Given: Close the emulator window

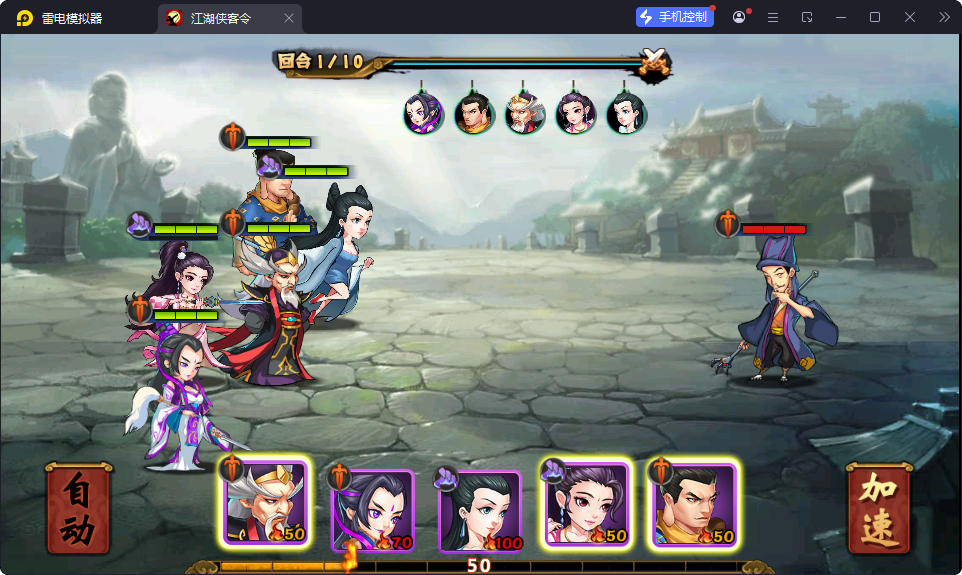Looking at the screenshot, I should point(910,17).
